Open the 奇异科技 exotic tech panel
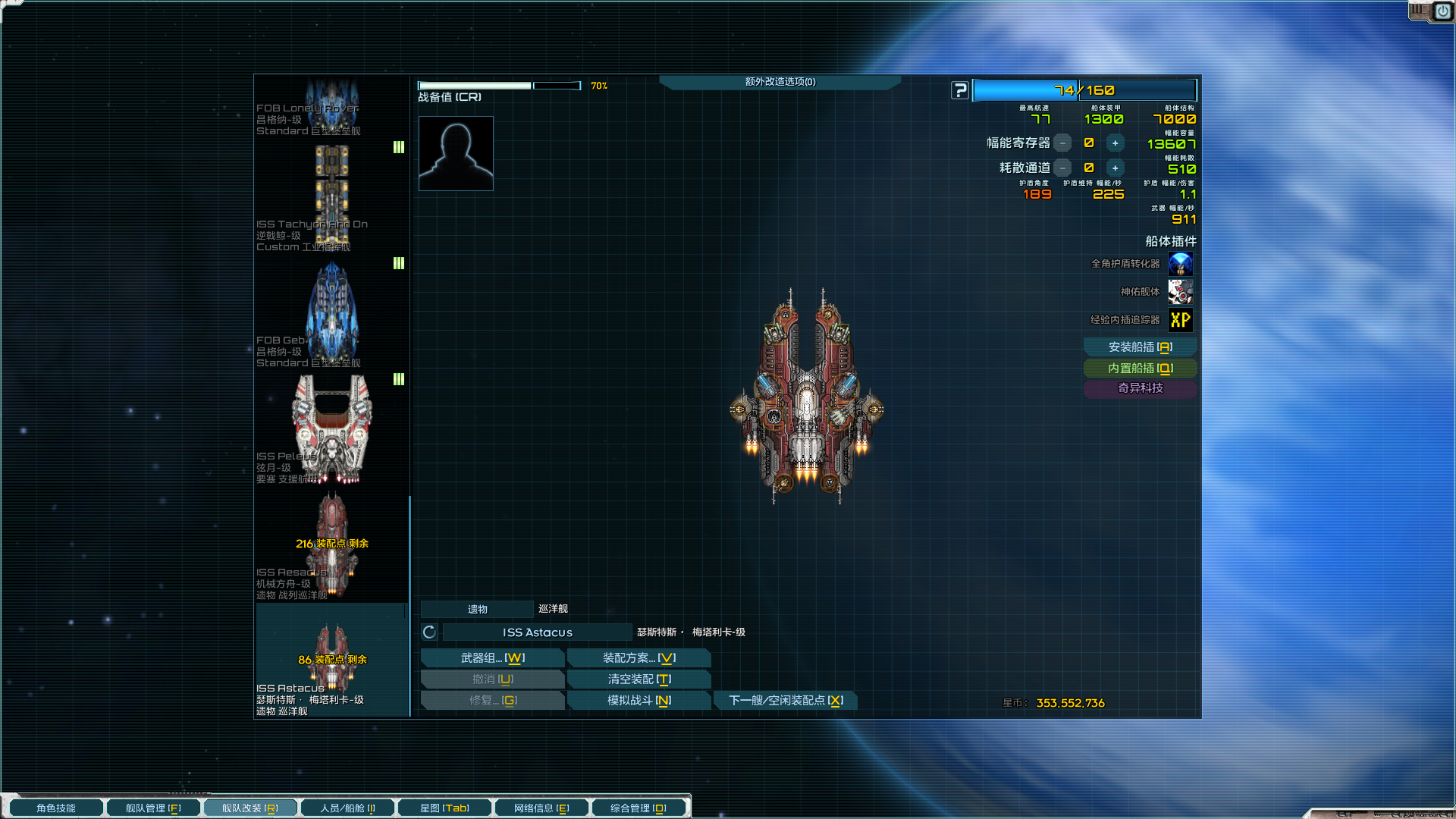 [x=1140, y=388]
